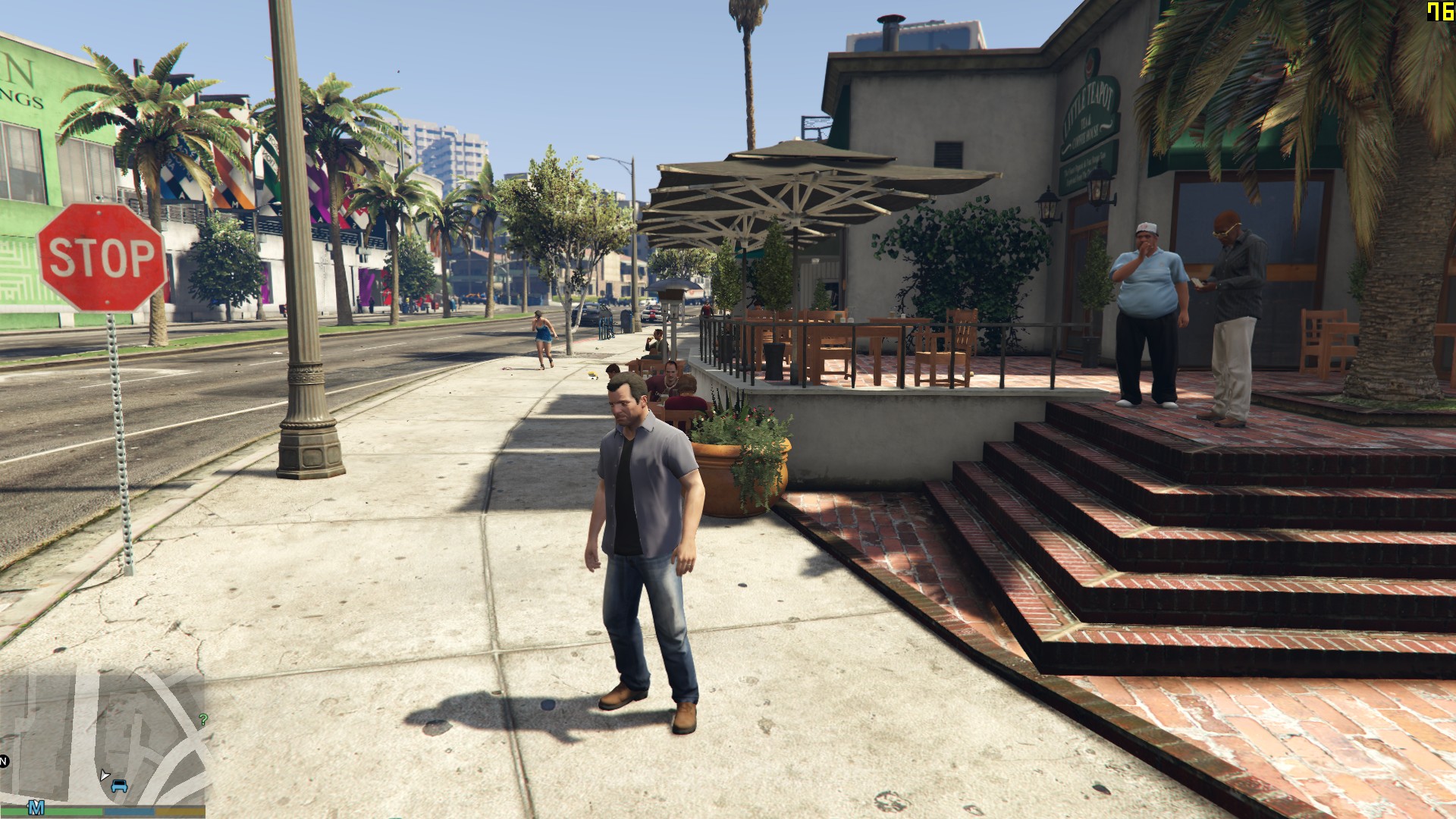This screenshot has width=1456, height=819.
Task: Click the north compass indicator on the minimap
Action: pyautogui.click(x=4, y=761)
